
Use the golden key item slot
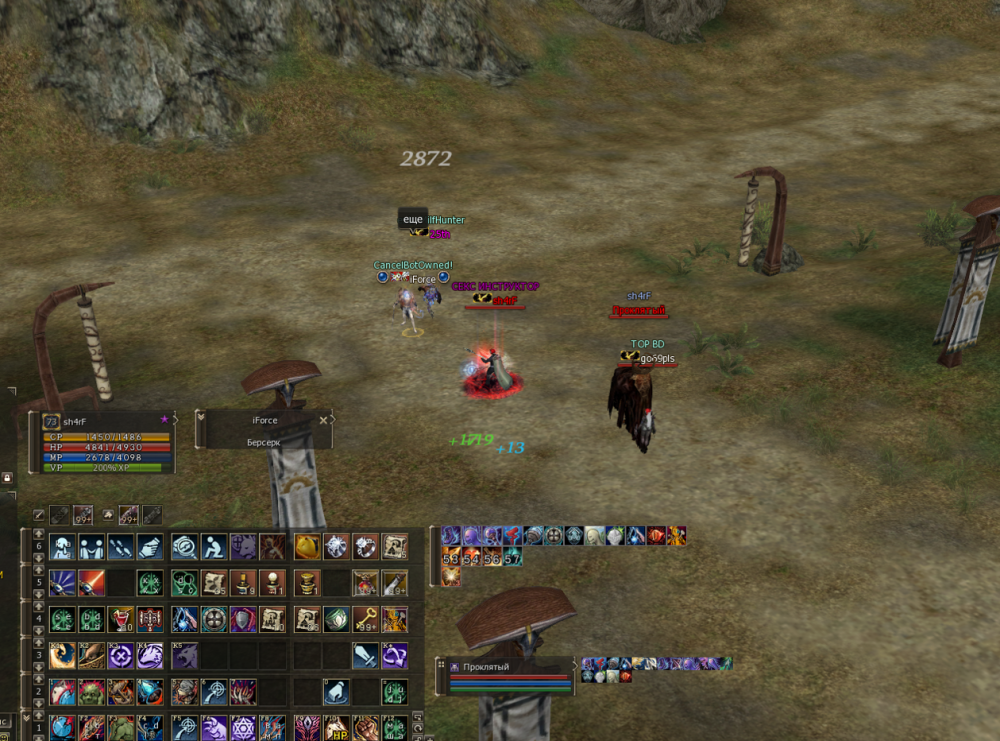click(x=366, y=620)
